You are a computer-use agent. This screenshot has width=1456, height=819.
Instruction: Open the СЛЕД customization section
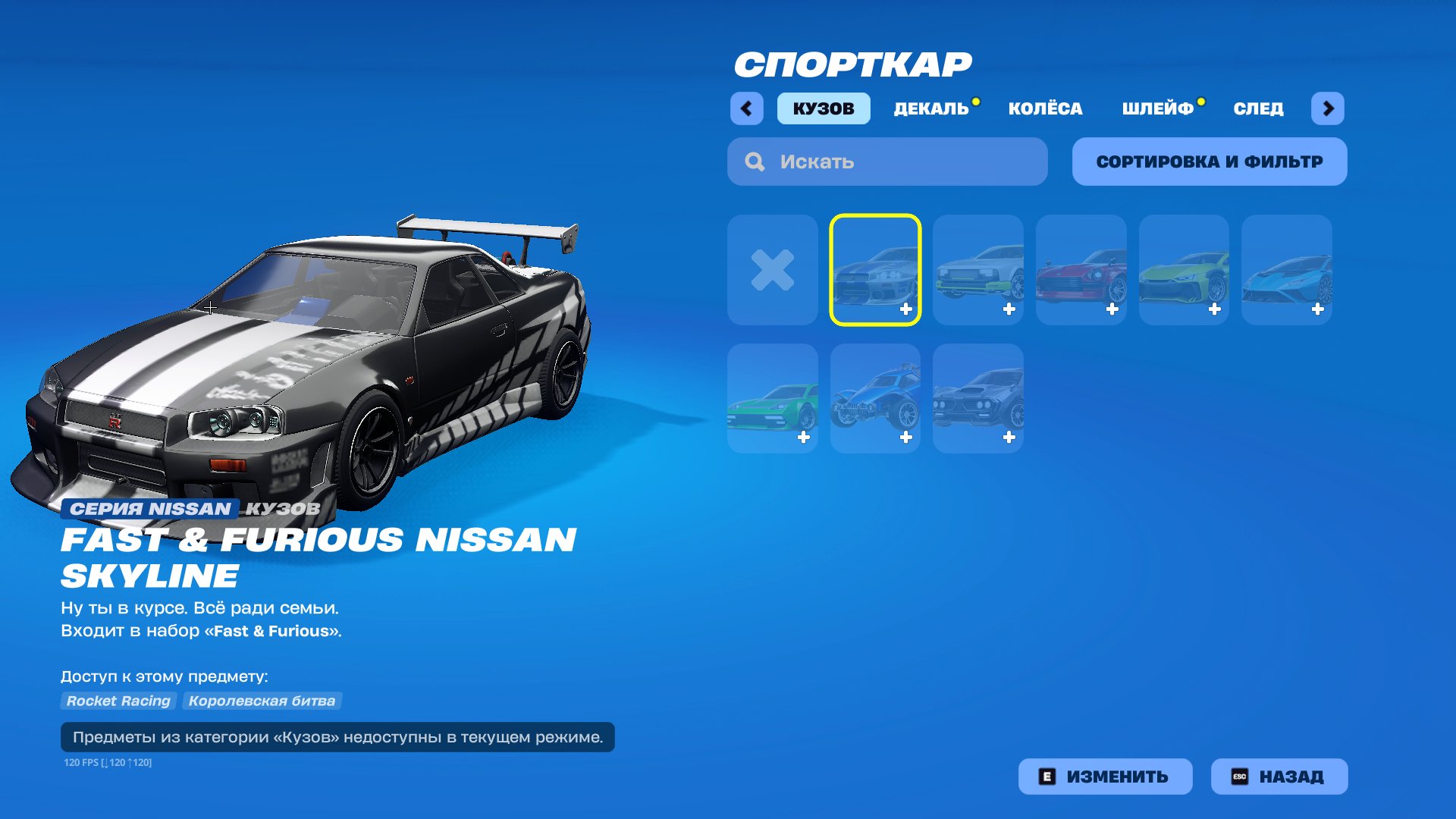pyautogui.click(x=1257, y=108)
